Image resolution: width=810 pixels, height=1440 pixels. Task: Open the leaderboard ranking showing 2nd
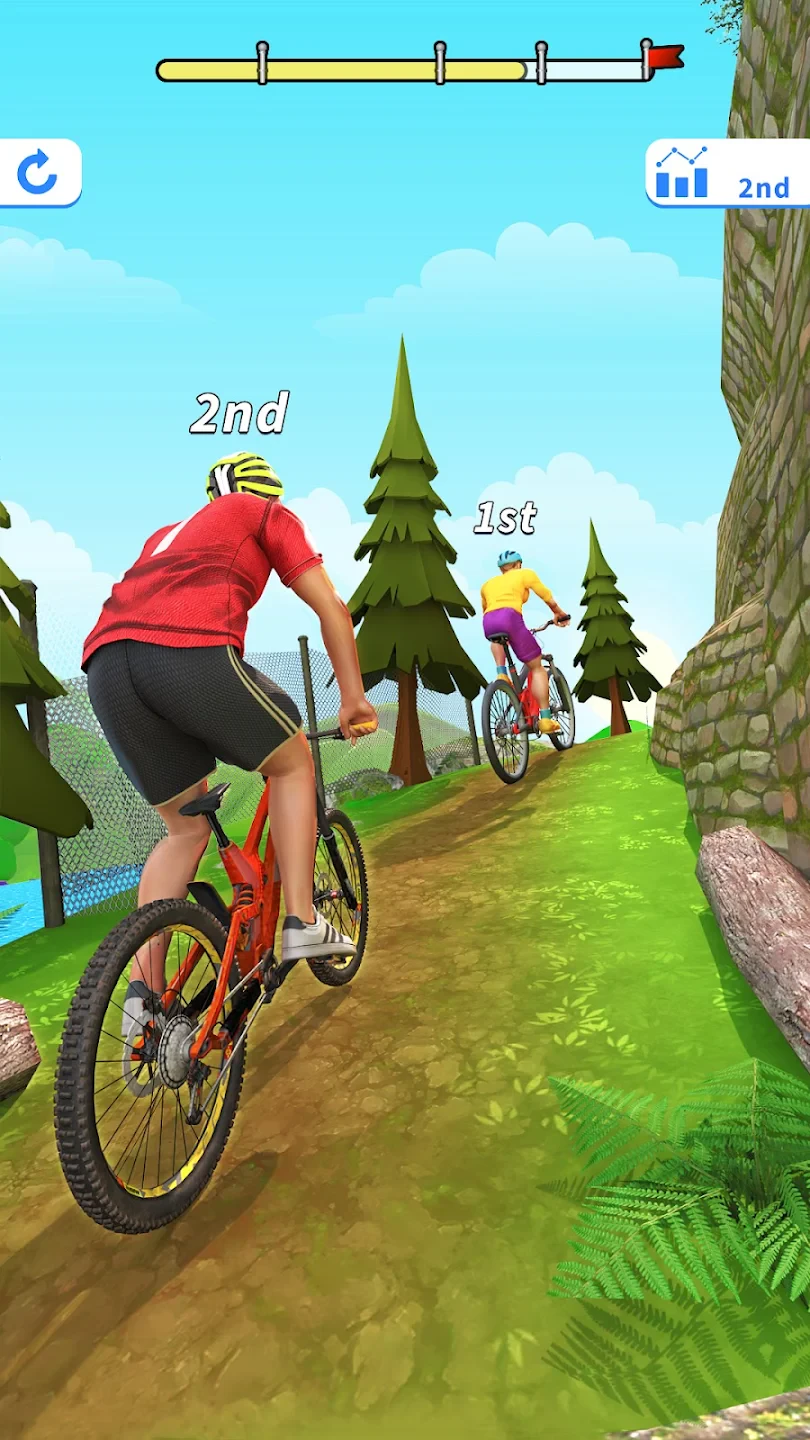tap(728, 174)
